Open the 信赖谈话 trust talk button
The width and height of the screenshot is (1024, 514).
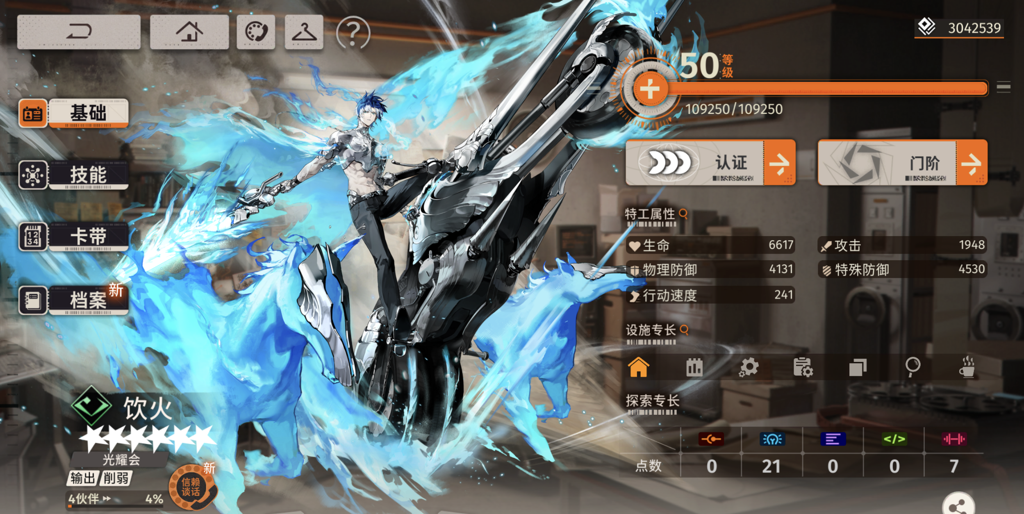188,484
